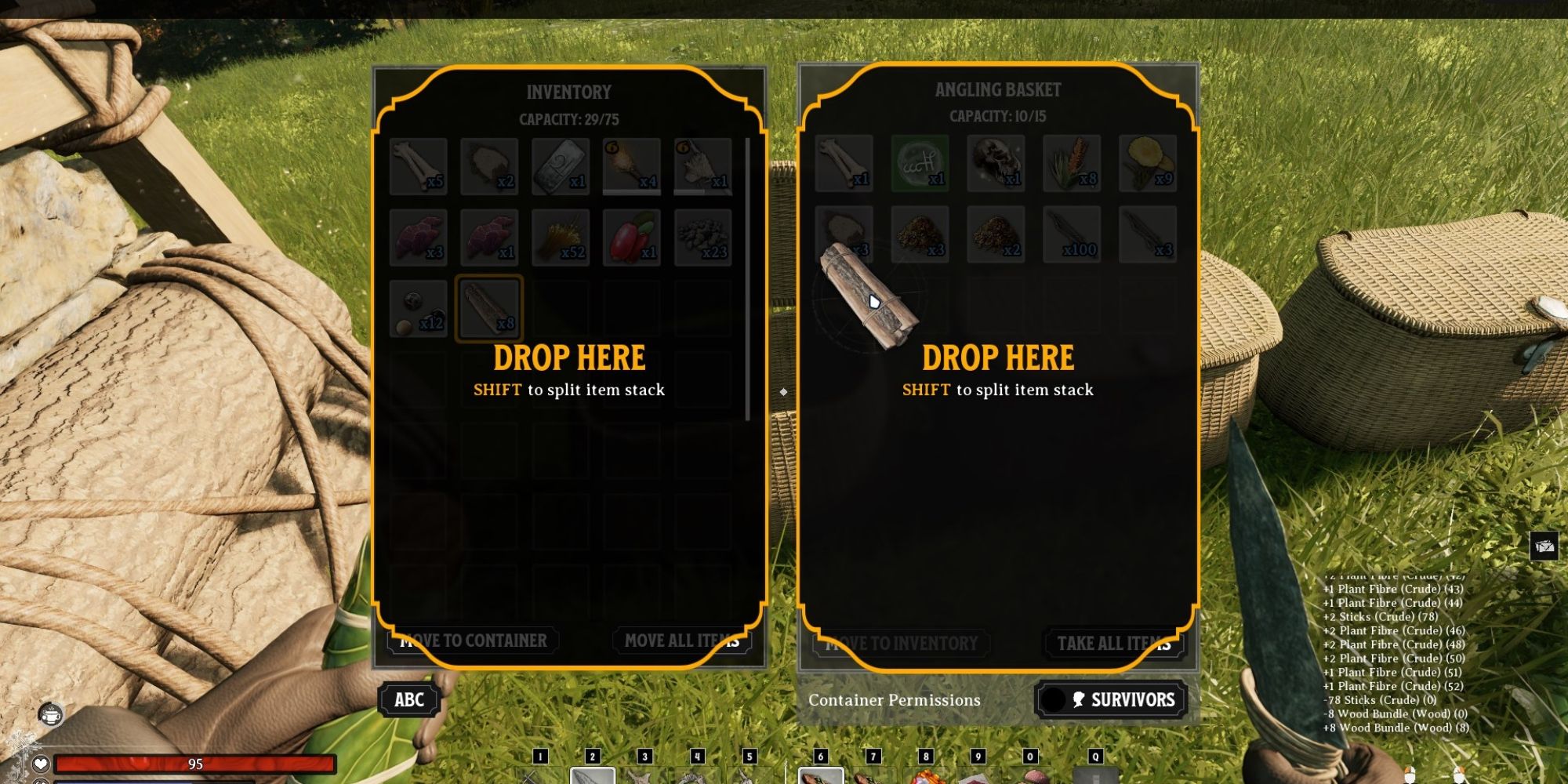Select the bone stack x5 in inventory
1568x784 pixels.
coord(418,165)
